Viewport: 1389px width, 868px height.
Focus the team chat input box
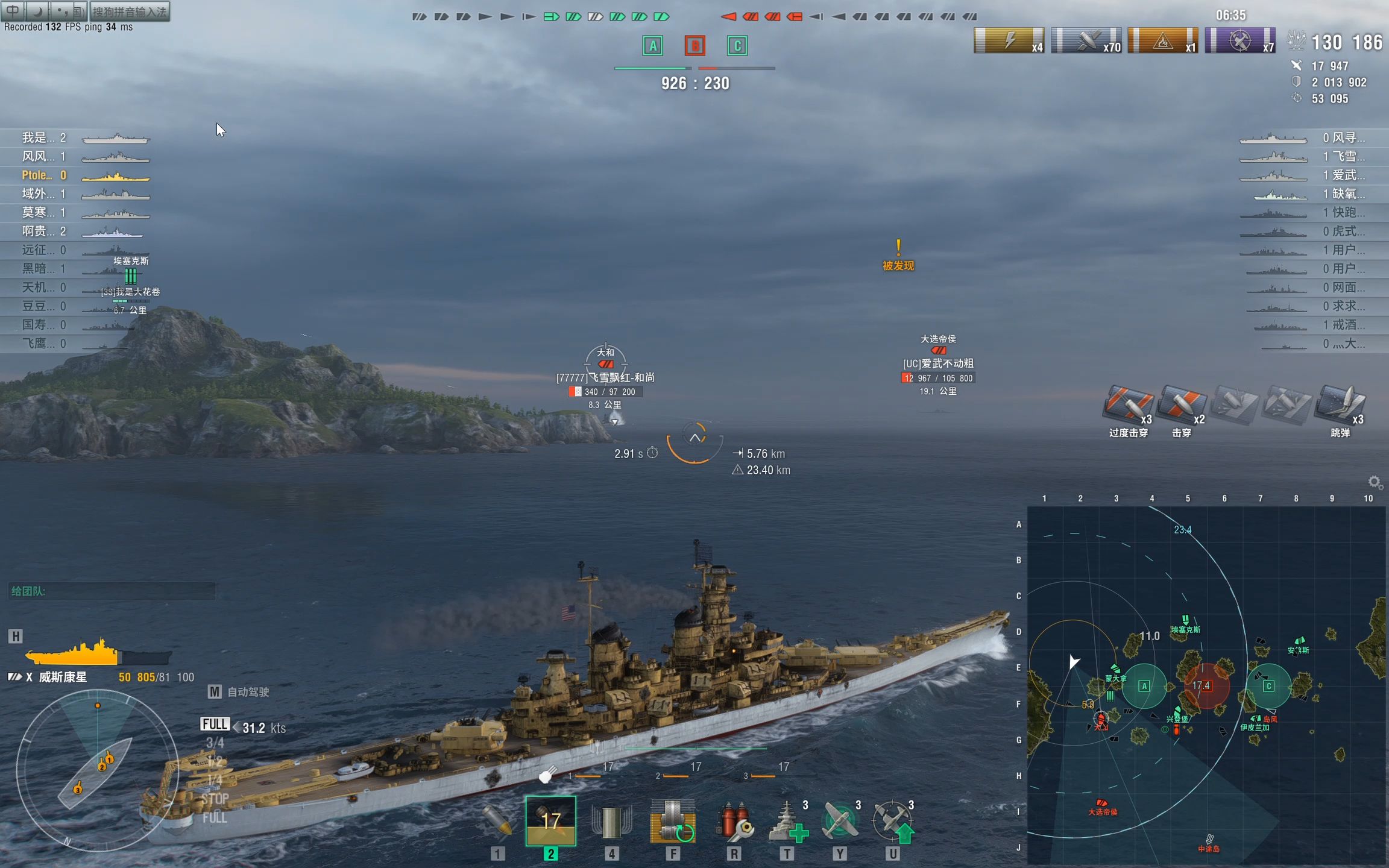112,591
